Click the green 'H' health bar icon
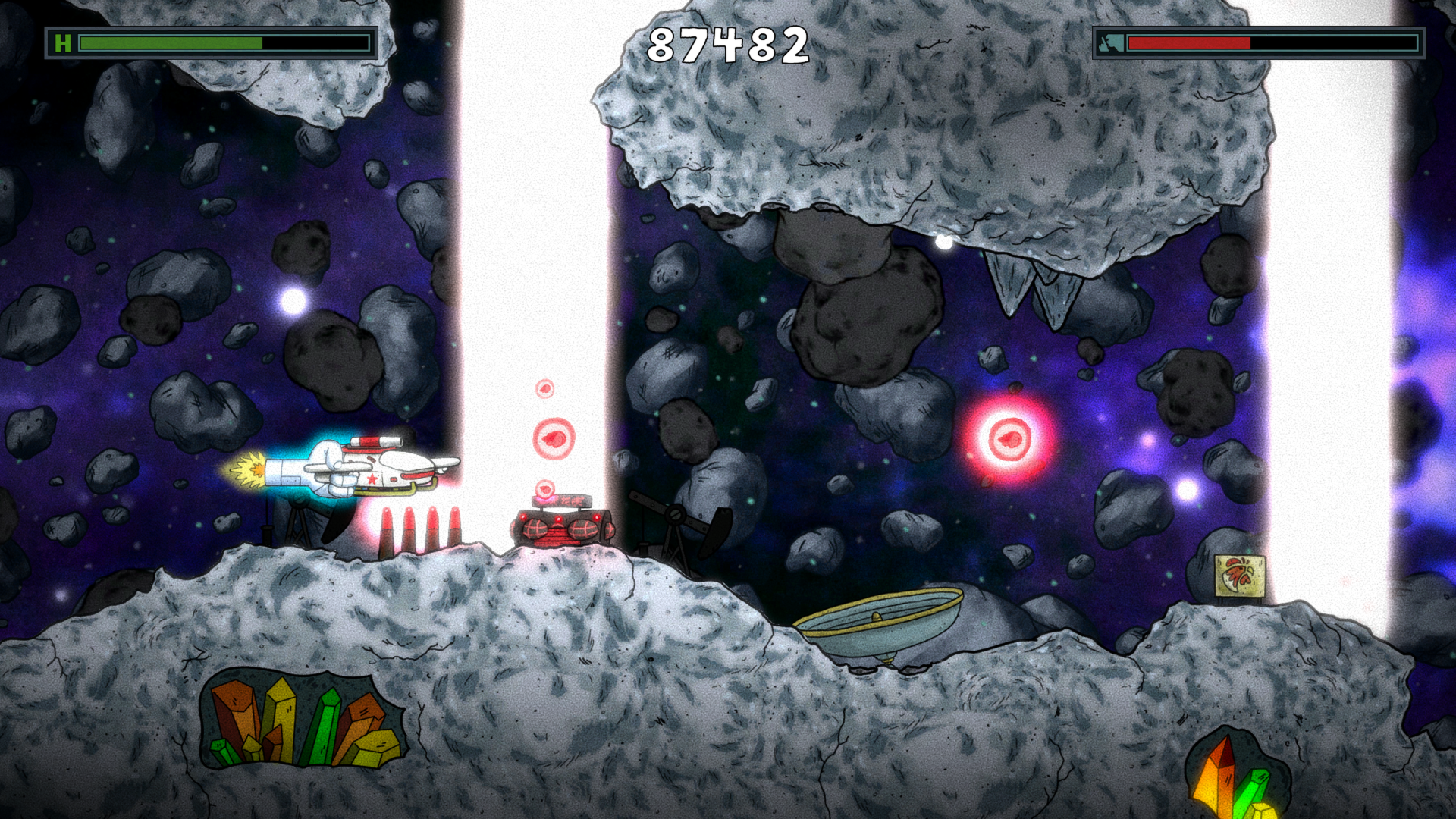Image resolution: width=1456 pixels, height=819 pixels. point(64,41)
